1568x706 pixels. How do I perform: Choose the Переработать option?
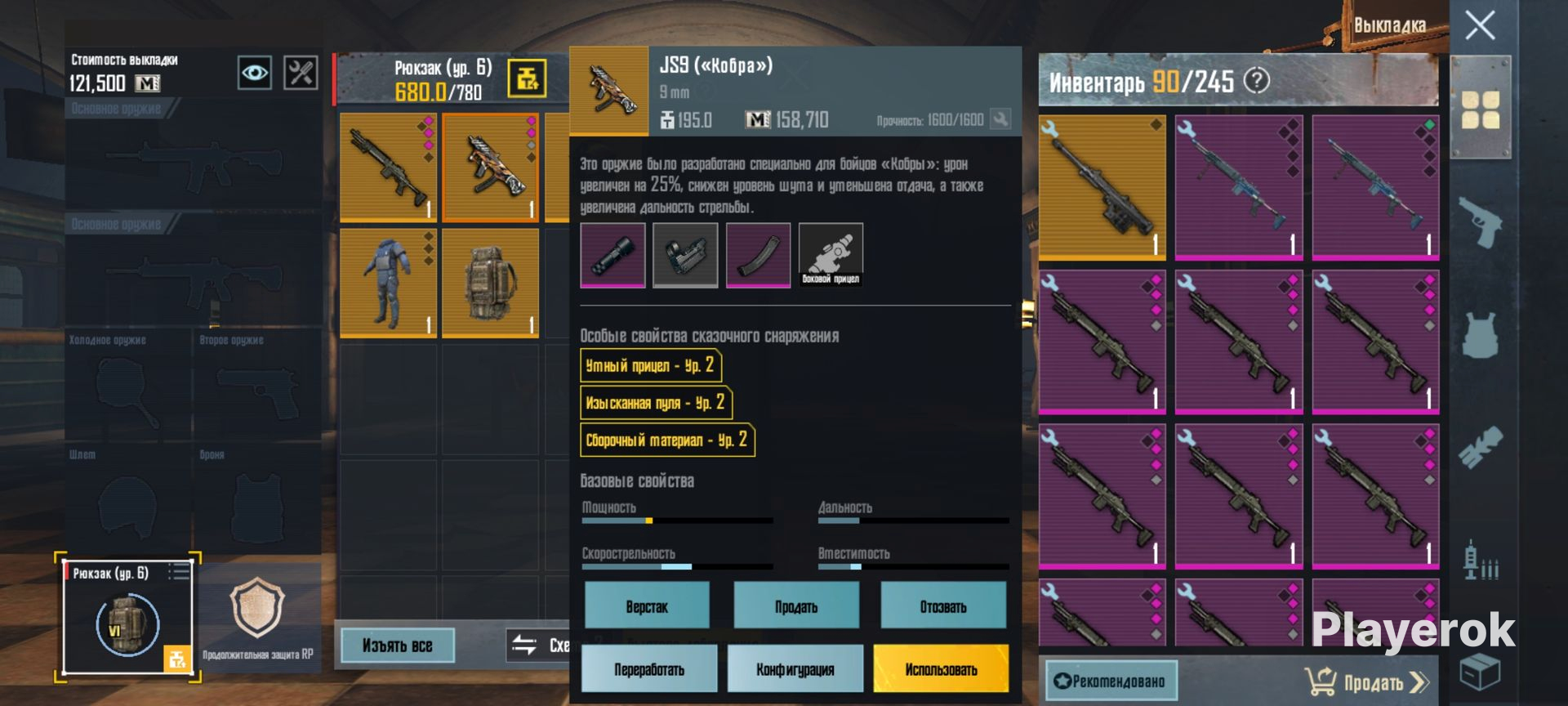[649, 669]
